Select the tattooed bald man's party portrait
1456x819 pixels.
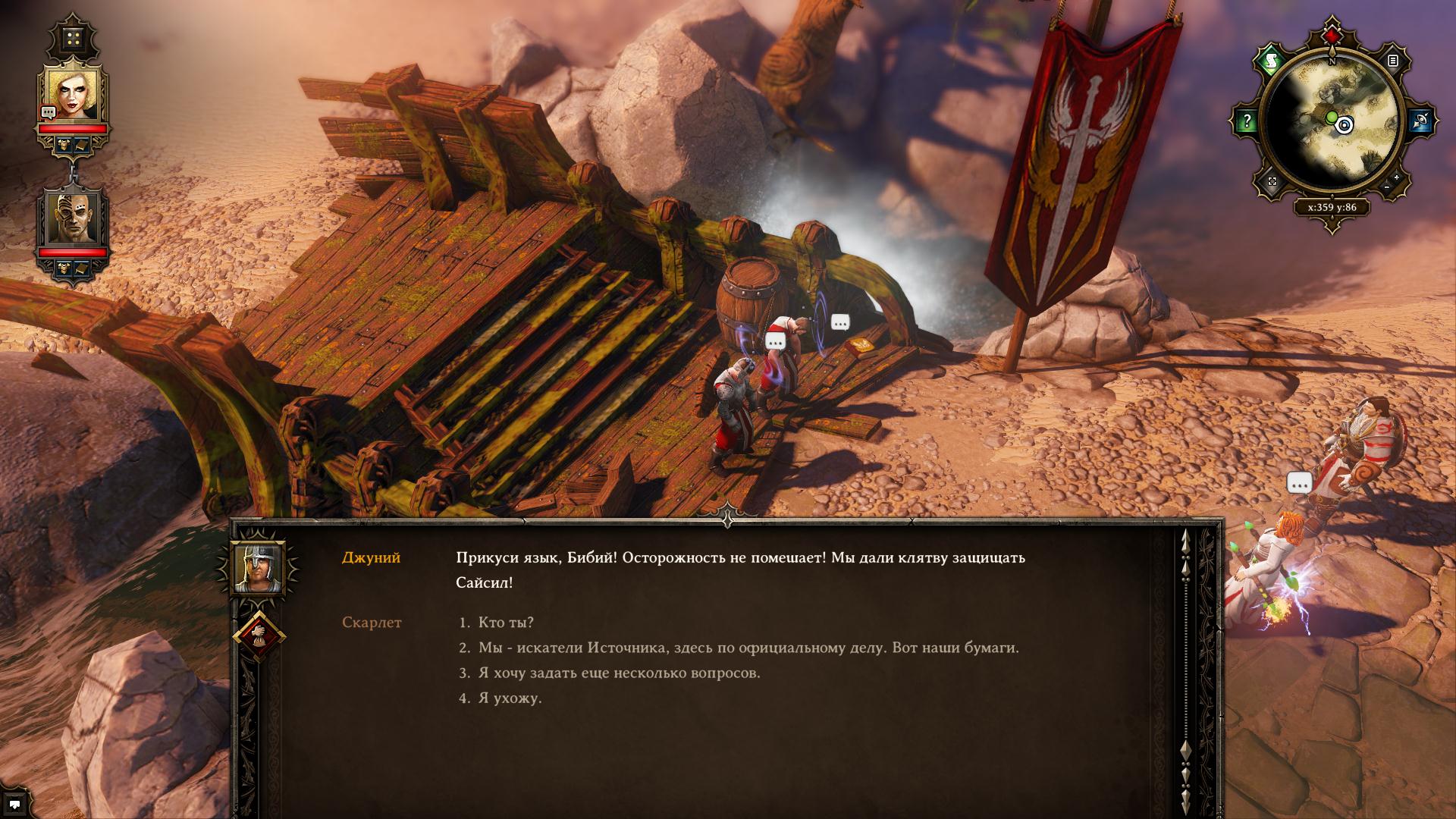pos(74,218)
